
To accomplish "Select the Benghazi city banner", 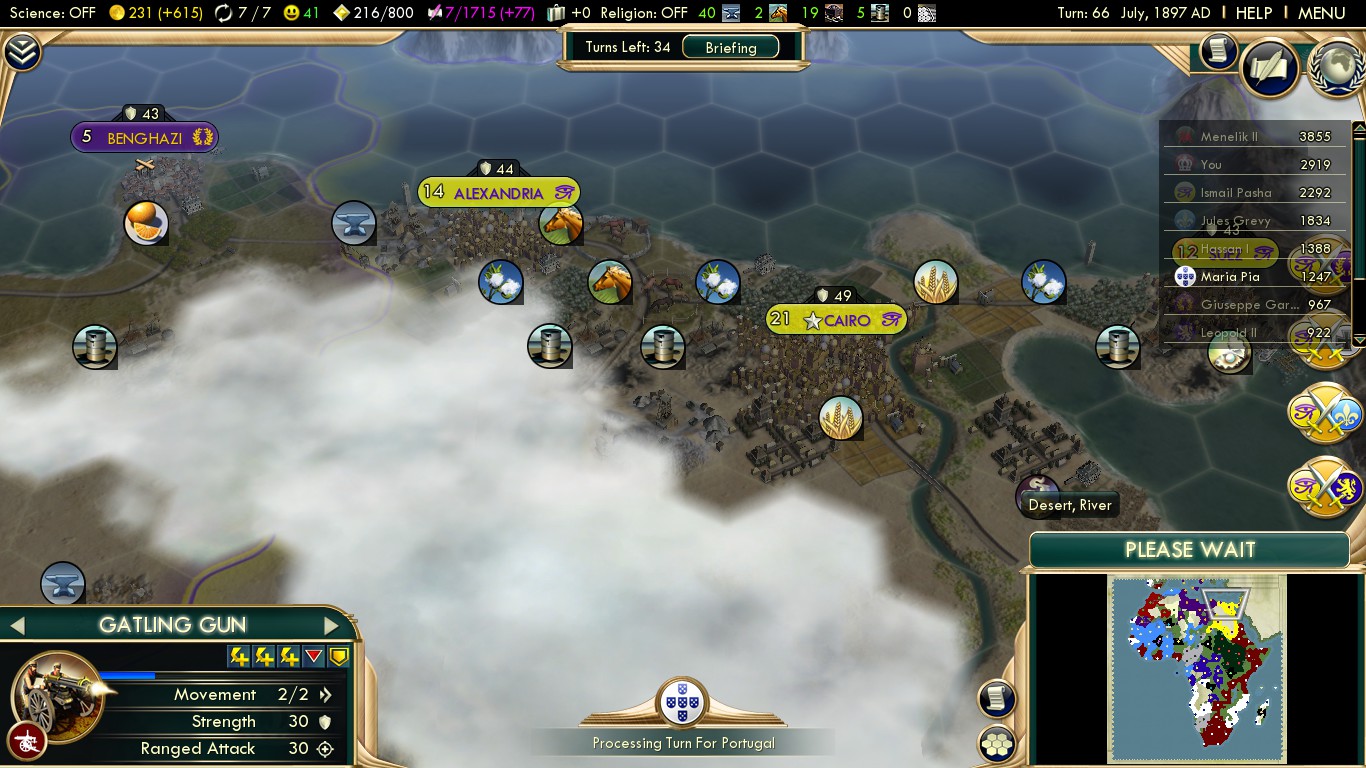I will 144,138.
